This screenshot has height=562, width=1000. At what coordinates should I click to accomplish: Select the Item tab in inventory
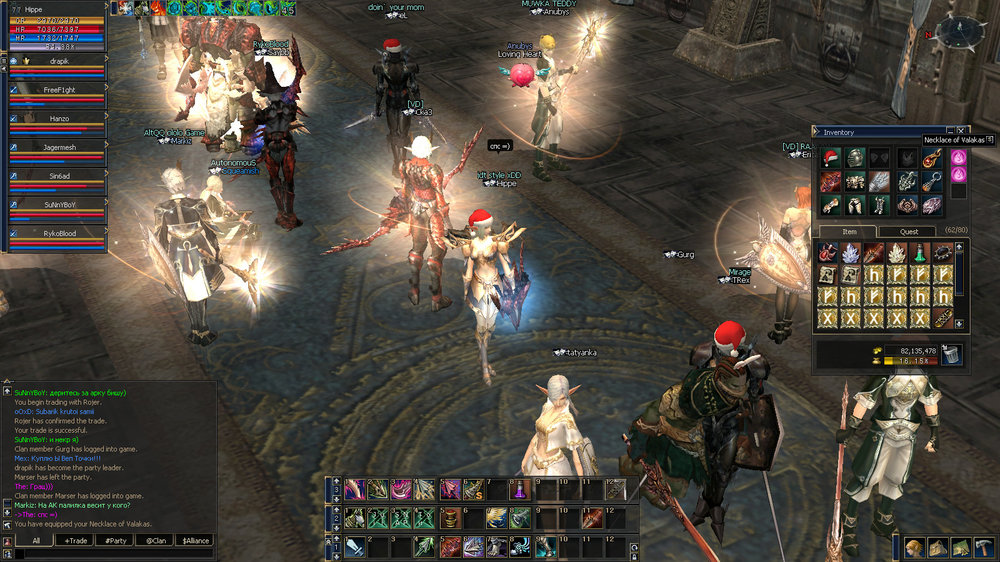(x=849, y=231)
